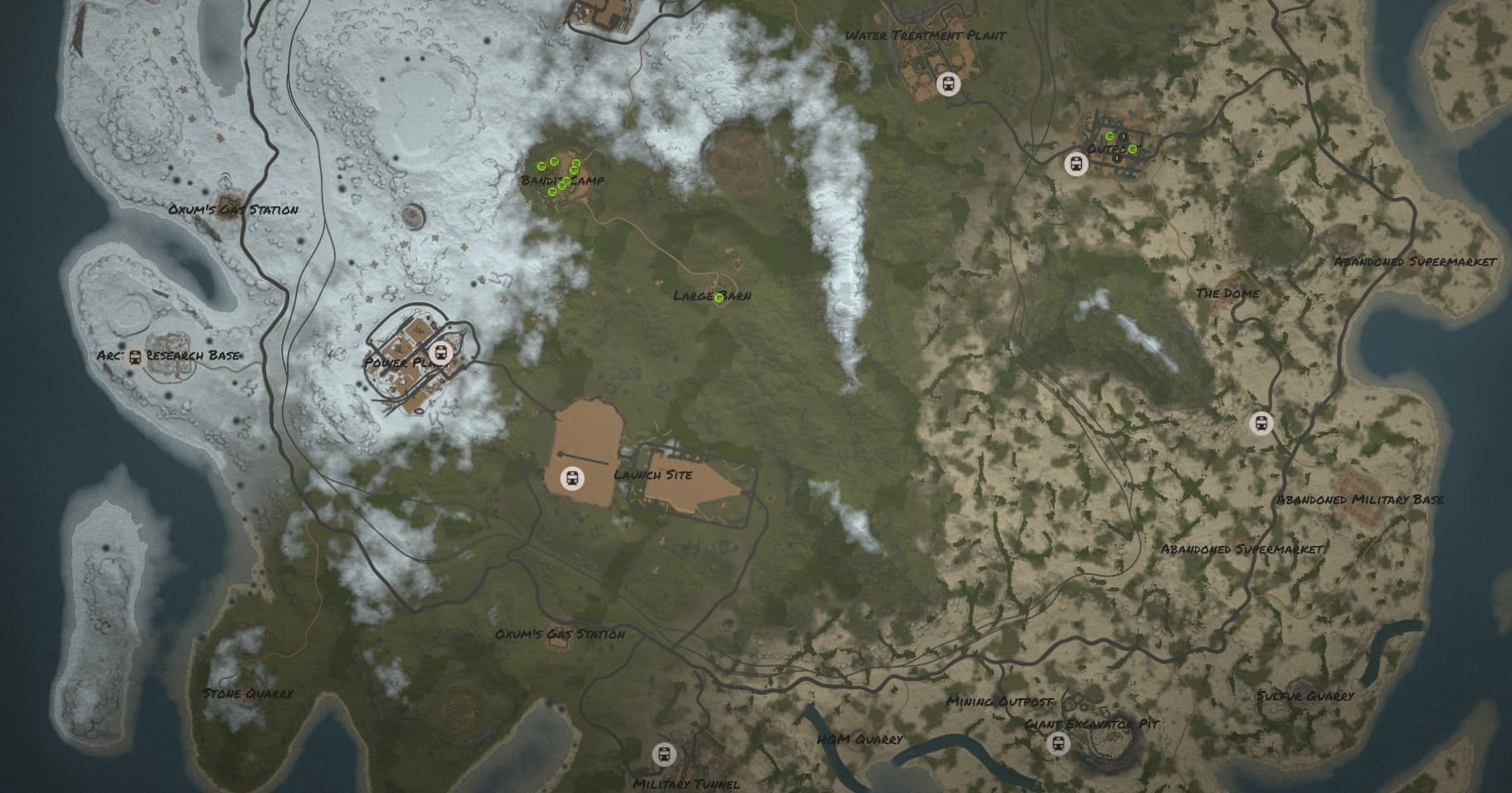This screenshot has width=1512, height=793.
Task: Click the dark info marker below Outpost
Action: point(1117,158)
